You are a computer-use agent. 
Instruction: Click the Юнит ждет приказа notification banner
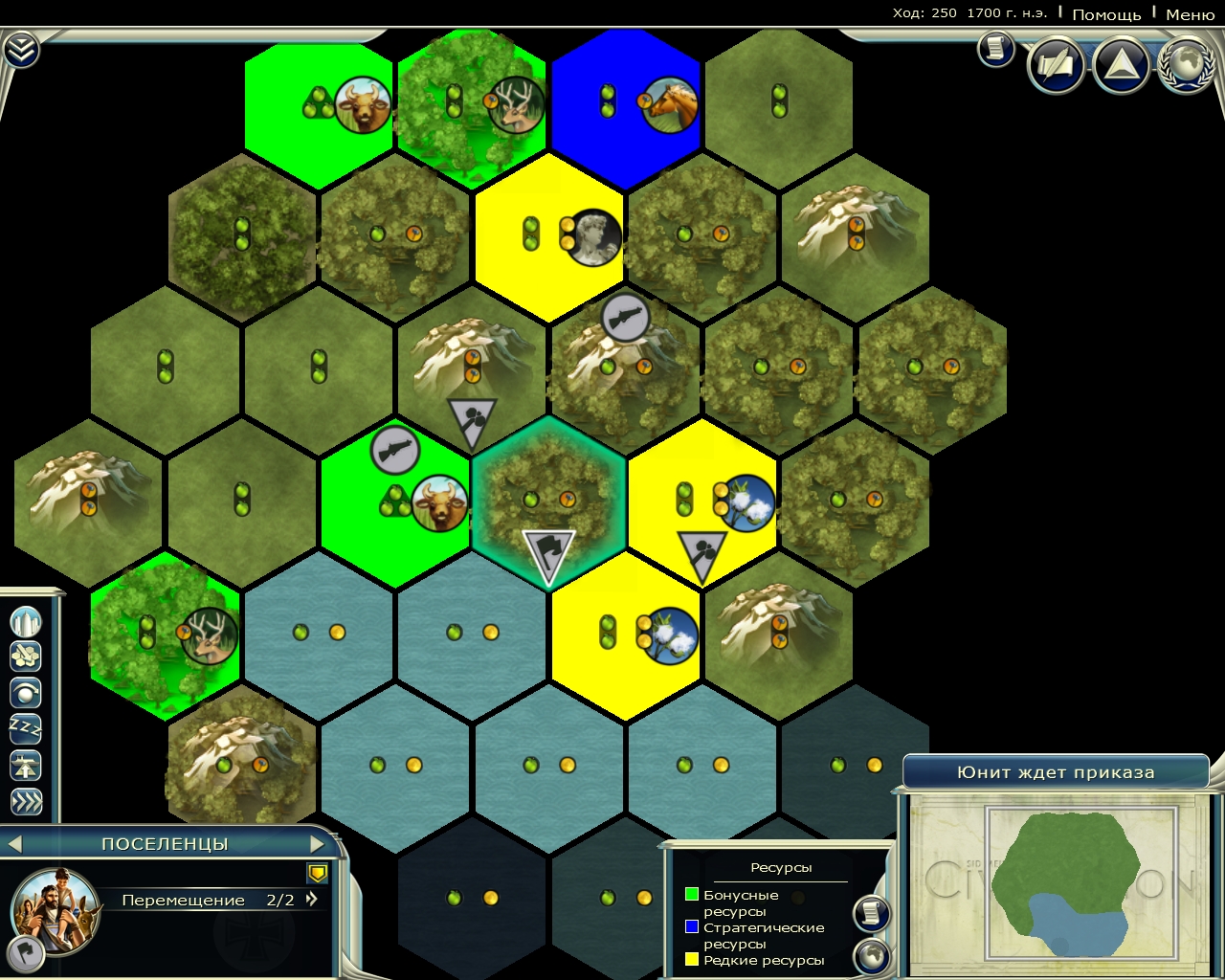click(x=1058, y=771)
